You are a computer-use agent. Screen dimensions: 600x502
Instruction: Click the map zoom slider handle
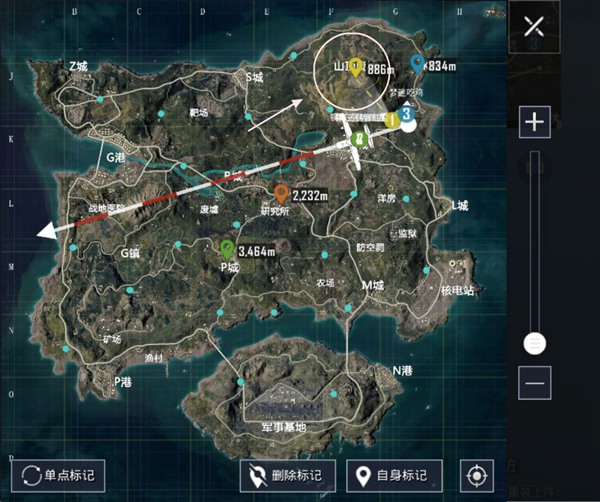[535, 343]
